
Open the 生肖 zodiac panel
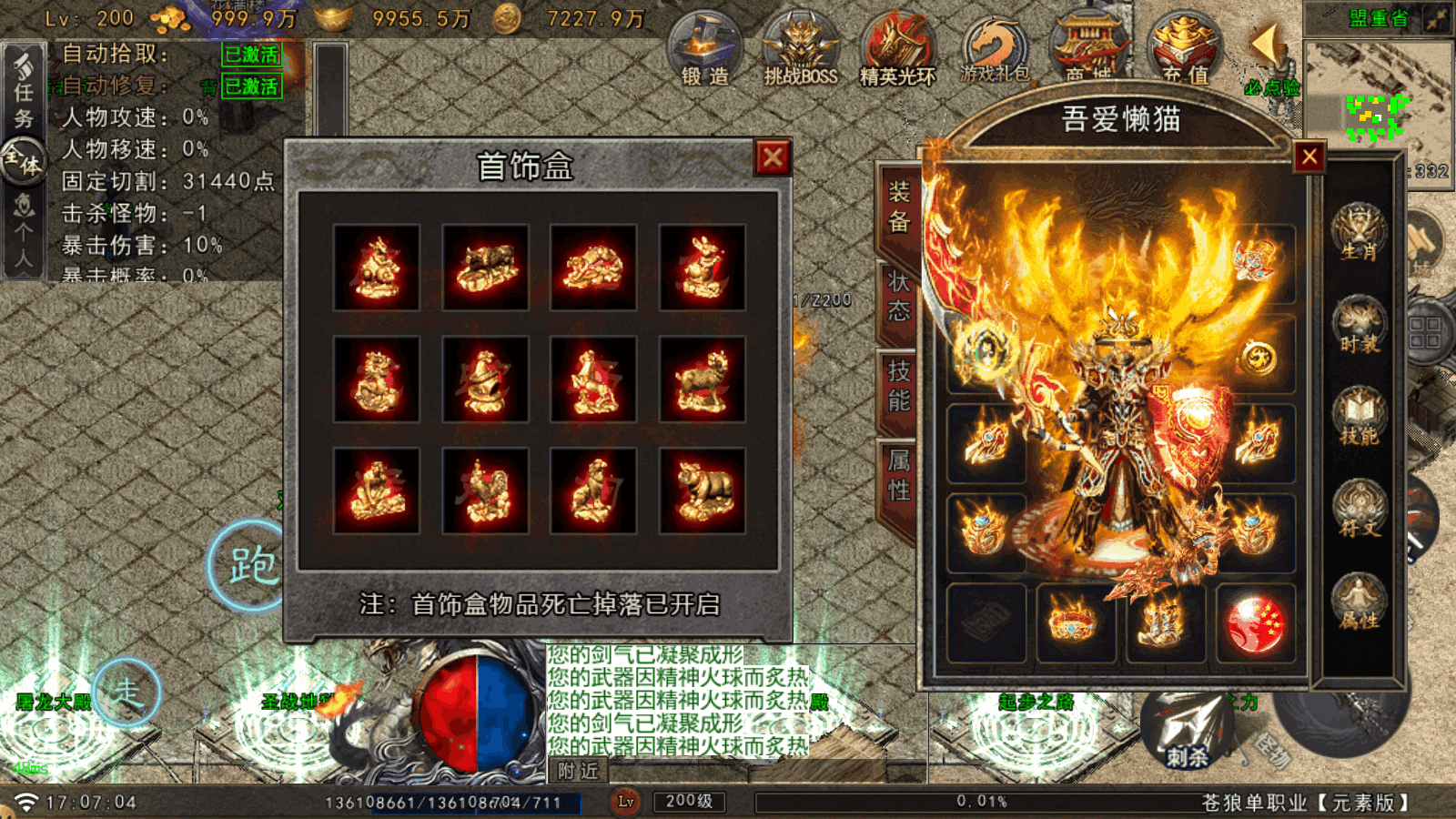1359,232
